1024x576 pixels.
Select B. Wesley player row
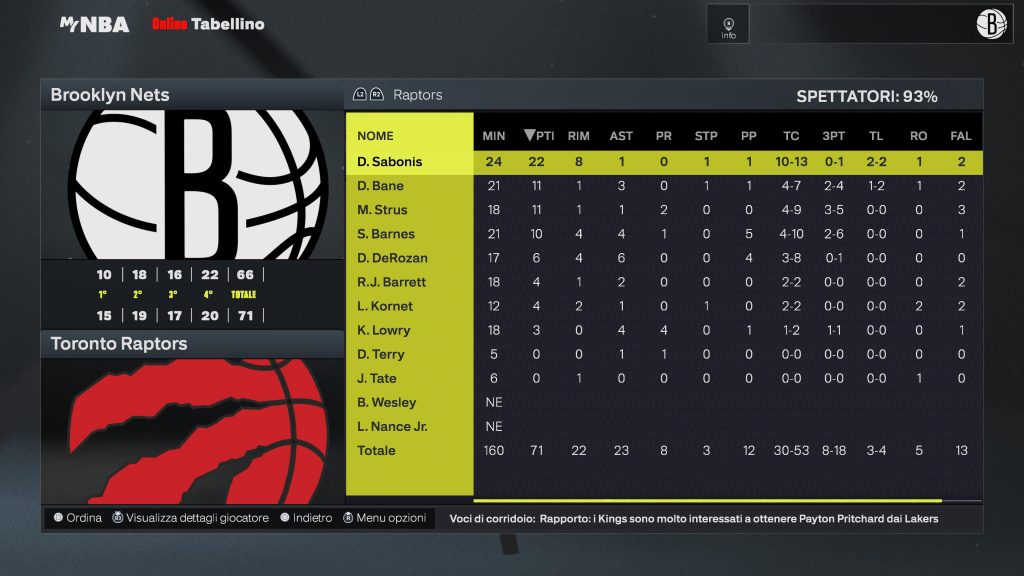387,402
